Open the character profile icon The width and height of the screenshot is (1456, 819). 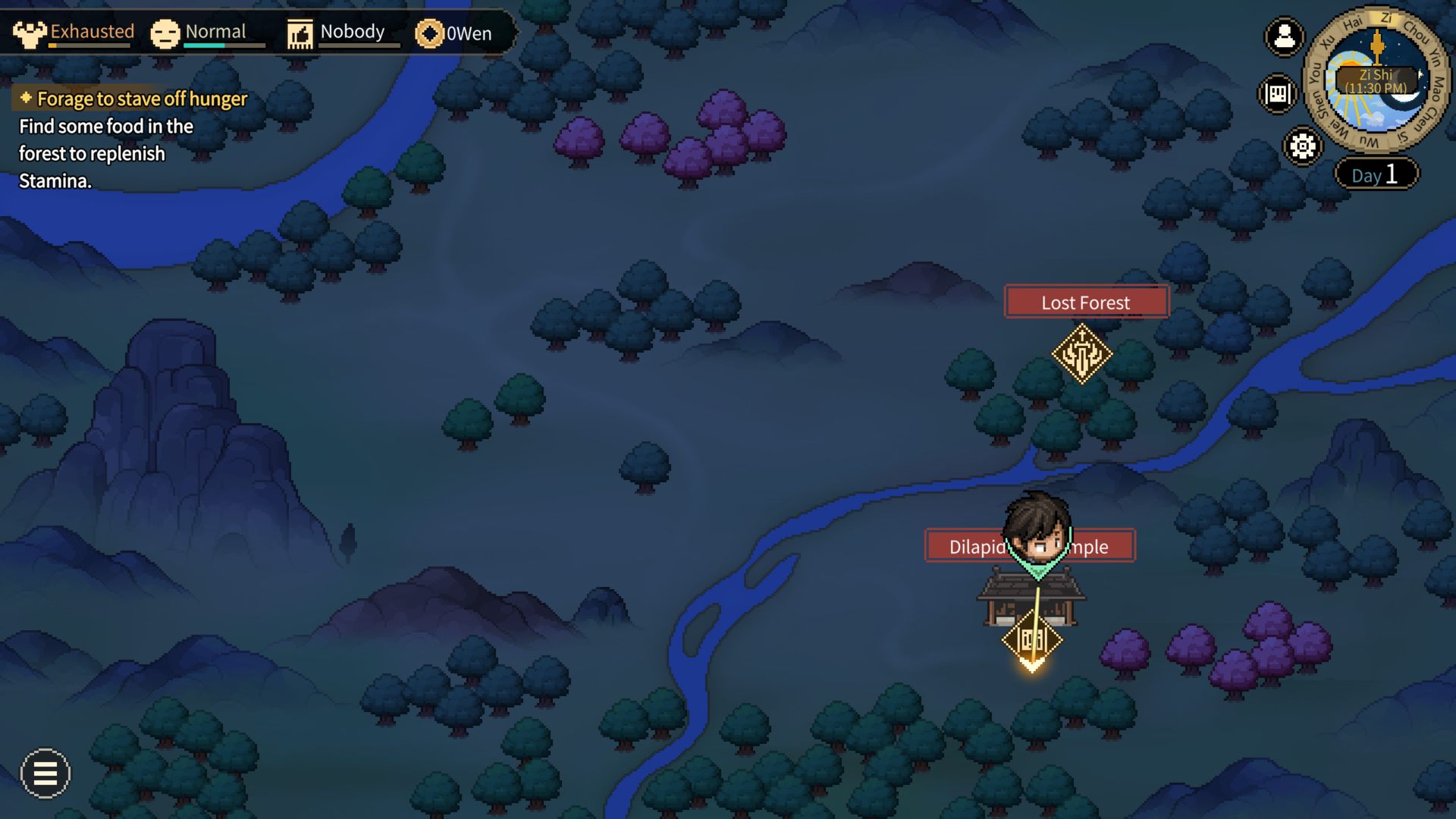[1284, 36]
